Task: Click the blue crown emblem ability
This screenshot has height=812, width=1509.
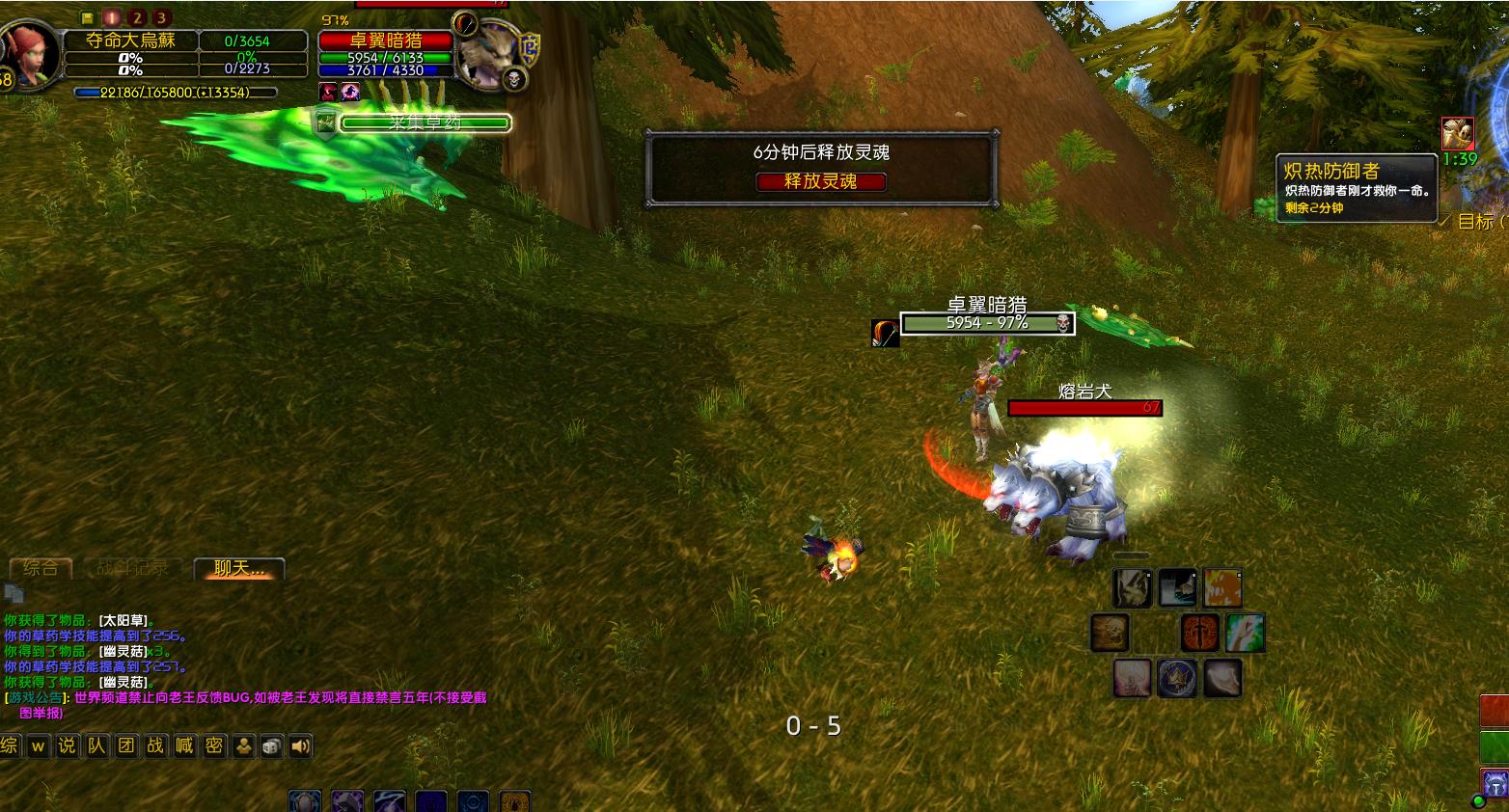Action: click(1177, 678)
